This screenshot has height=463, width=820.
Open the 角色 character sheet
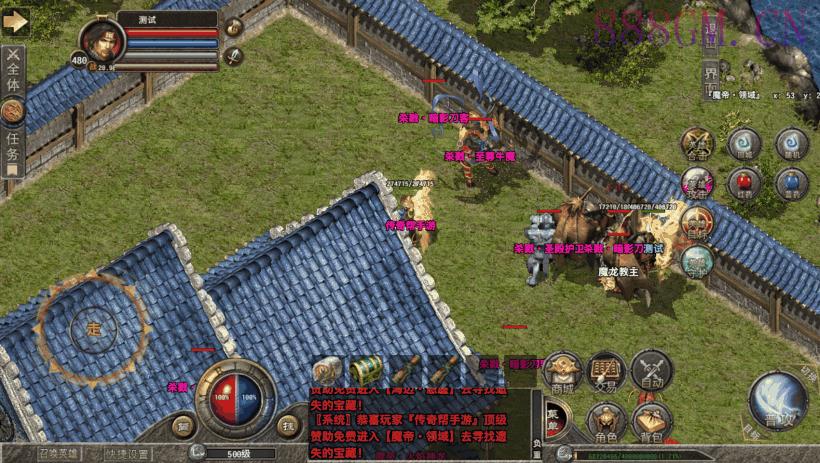point(606,421)
